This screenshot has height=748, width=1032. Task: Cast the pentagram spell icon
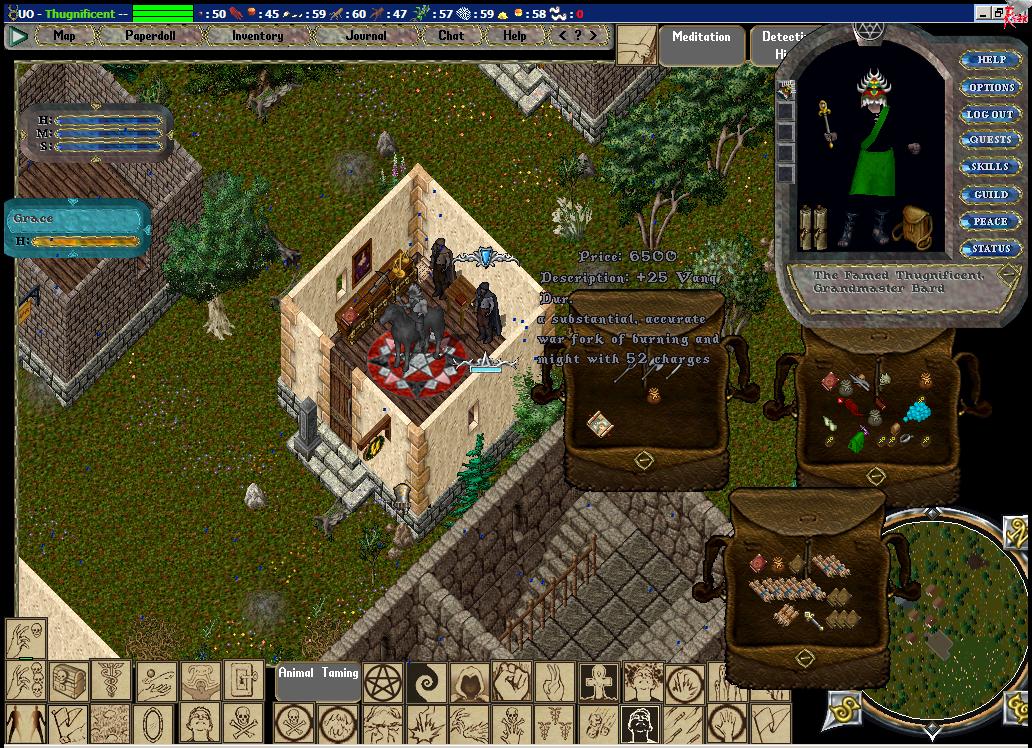[383, 681]
